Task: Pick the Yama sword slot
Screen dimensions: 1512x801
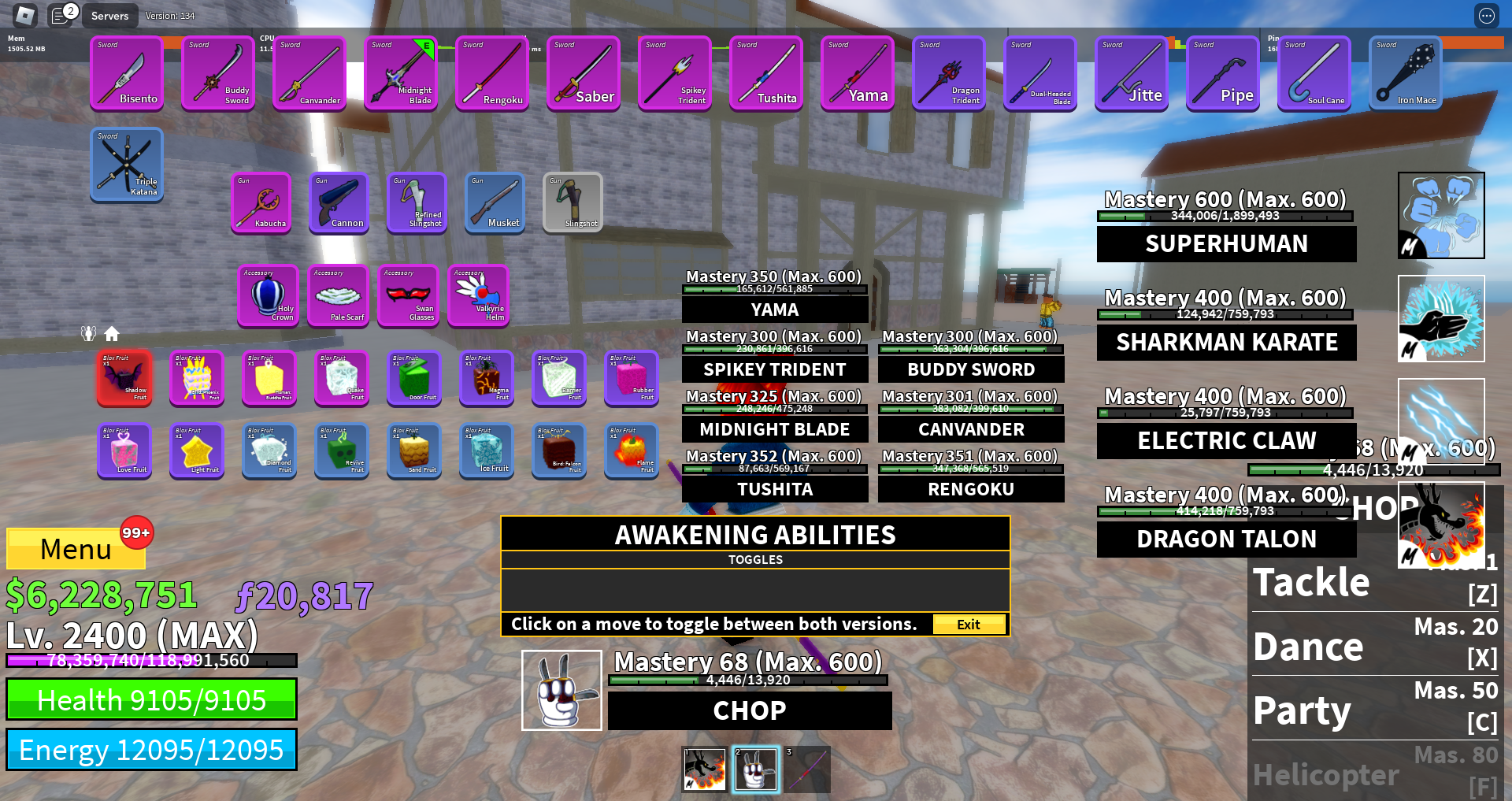Action: click(x=858, y=73)
